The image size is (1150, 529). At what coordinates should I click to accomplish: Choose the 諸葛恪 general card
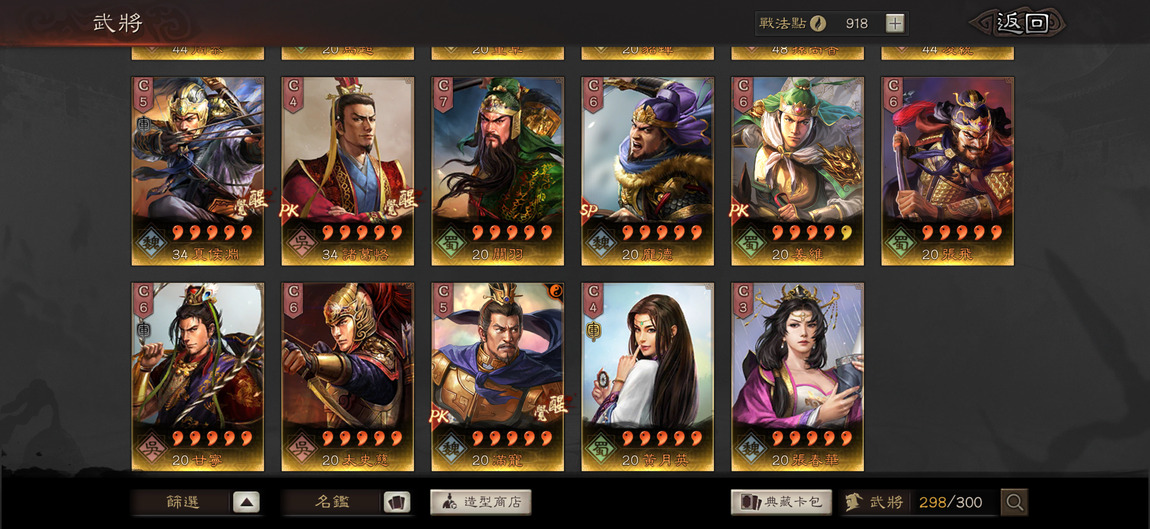point(348,170)
